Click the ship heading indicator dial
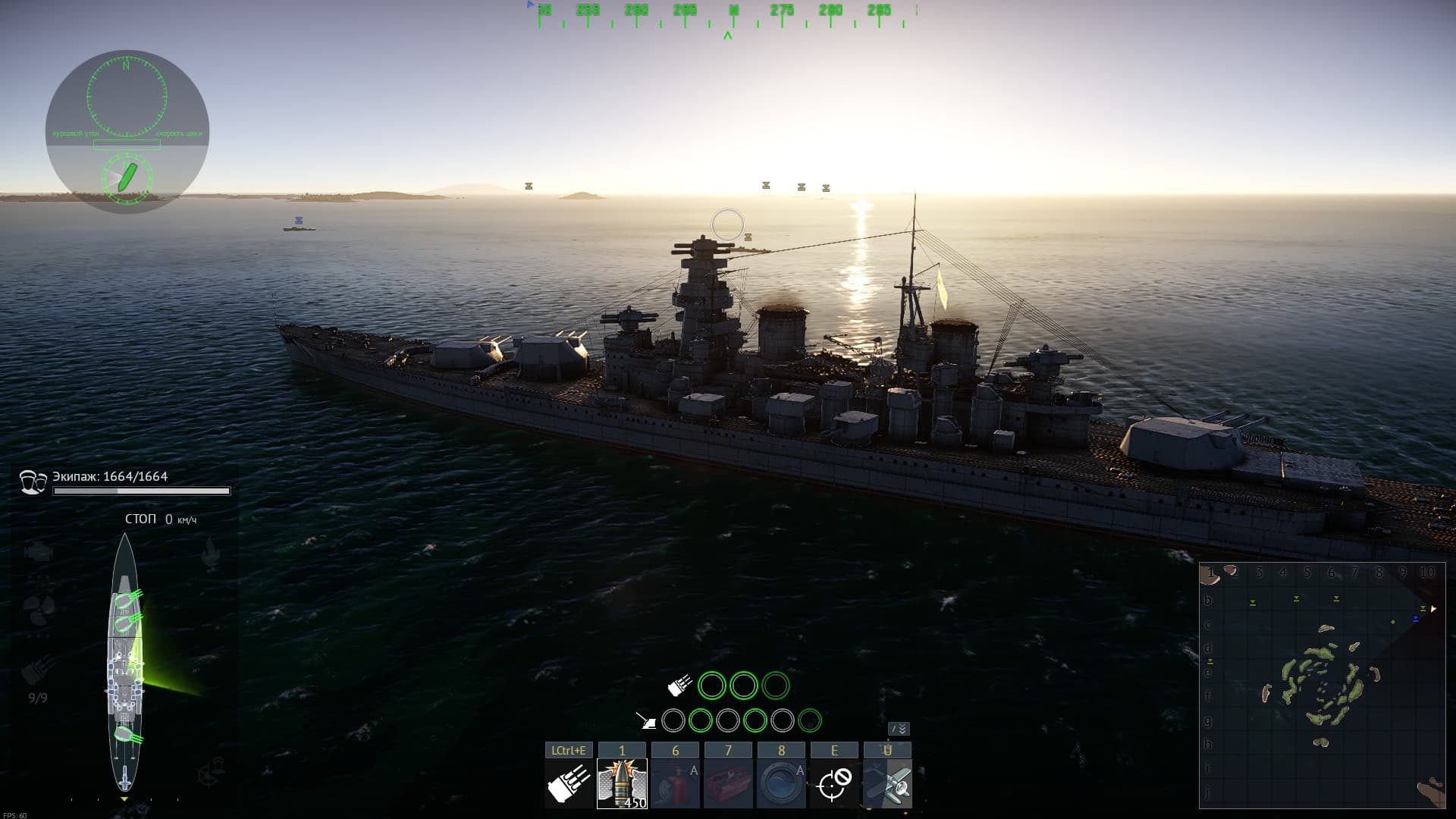 click(x=127, y=178)
